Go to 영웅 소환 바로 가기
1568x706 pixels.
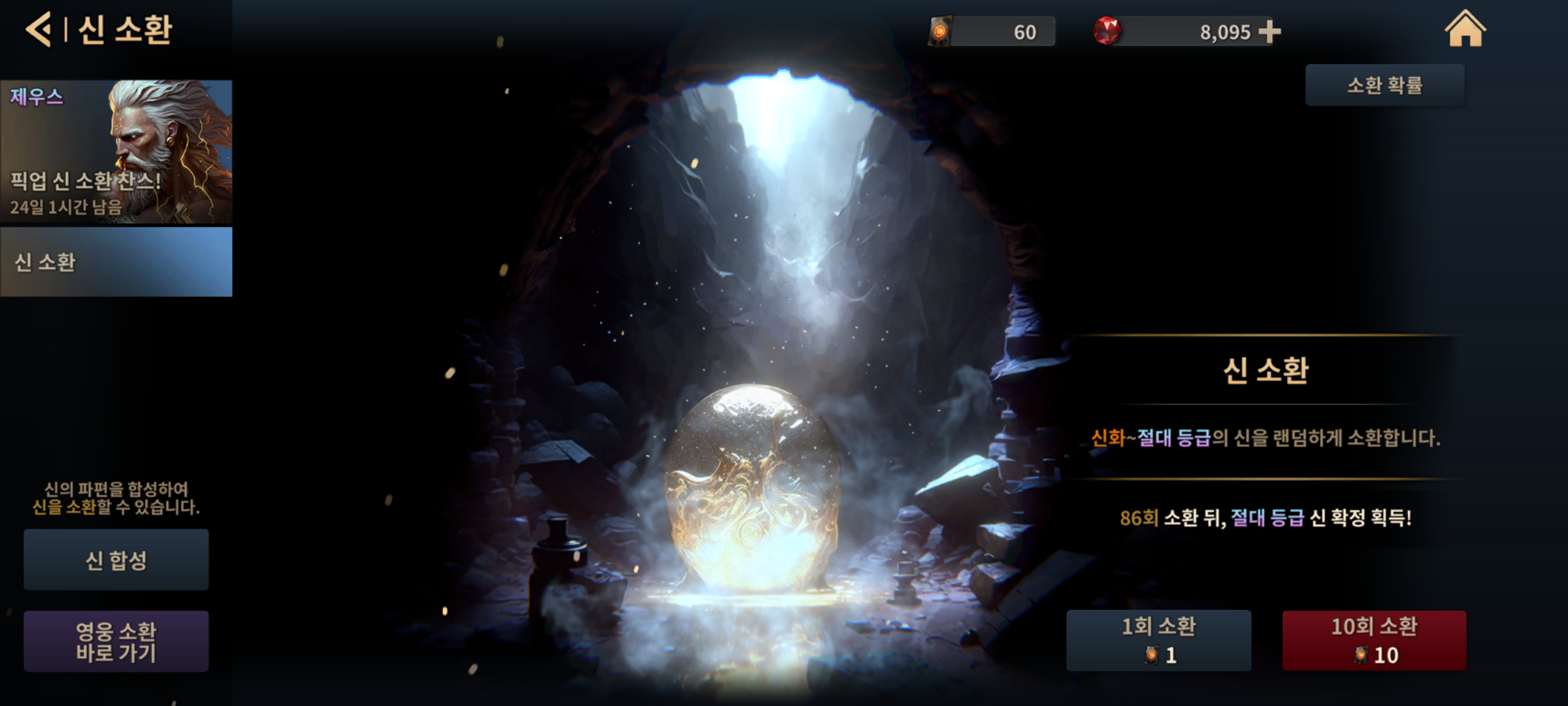(116, 641)
